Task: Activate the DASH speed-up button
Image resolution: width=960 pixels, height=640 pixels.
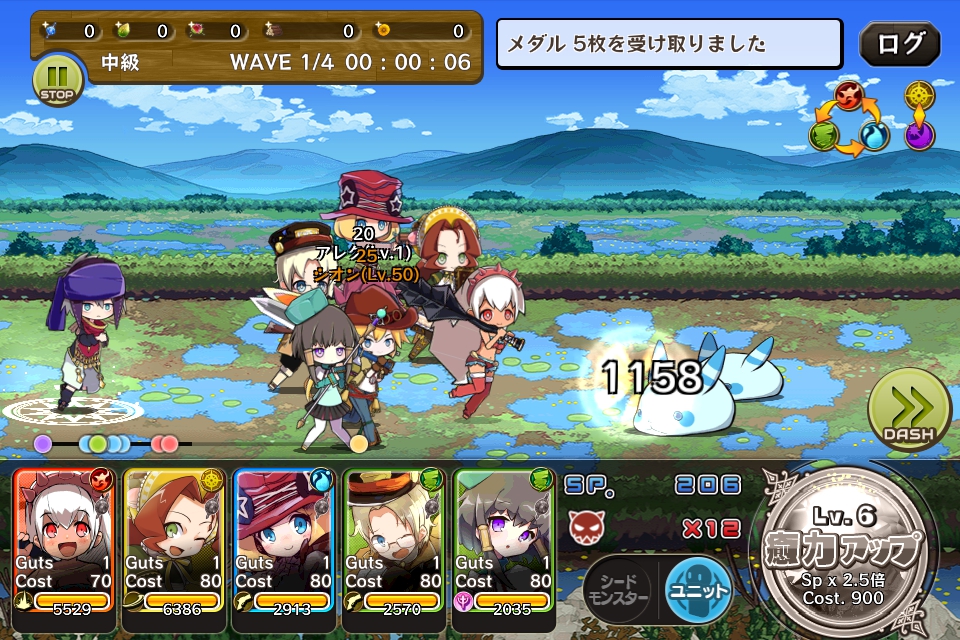Action: (909, 411)
